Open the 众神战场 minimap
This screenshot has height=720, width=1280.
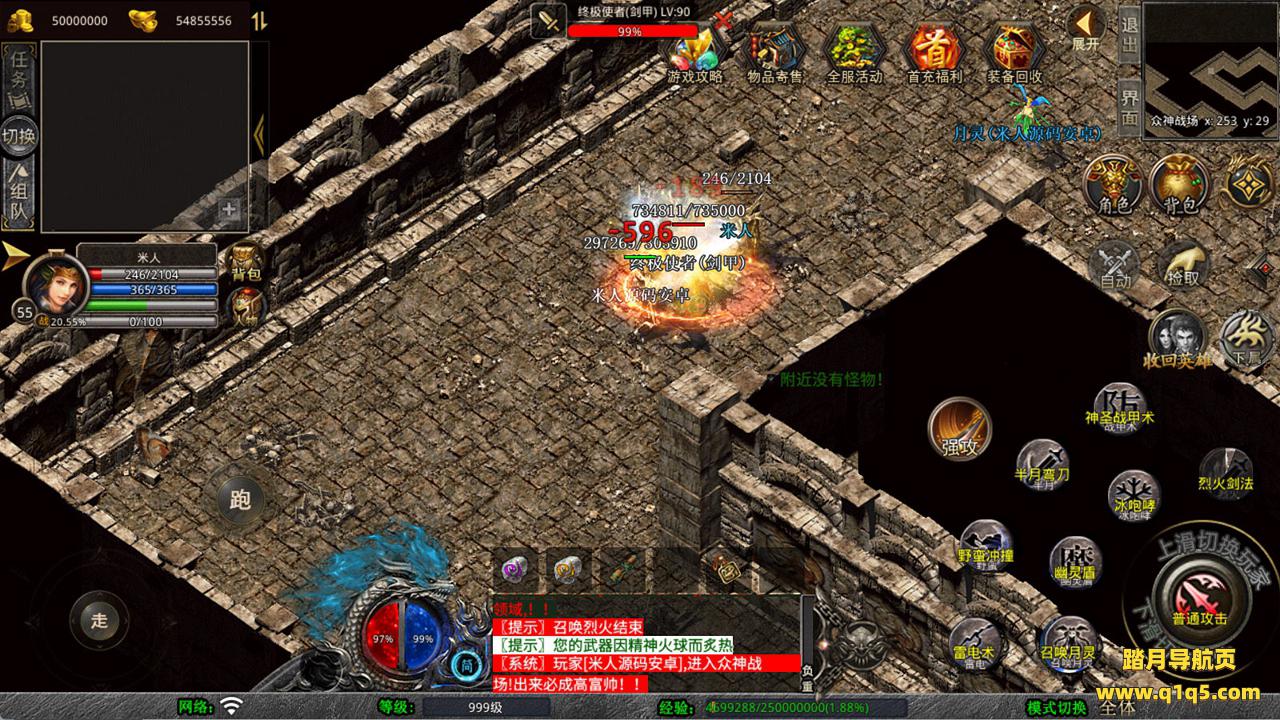(x=1210, y=62)
